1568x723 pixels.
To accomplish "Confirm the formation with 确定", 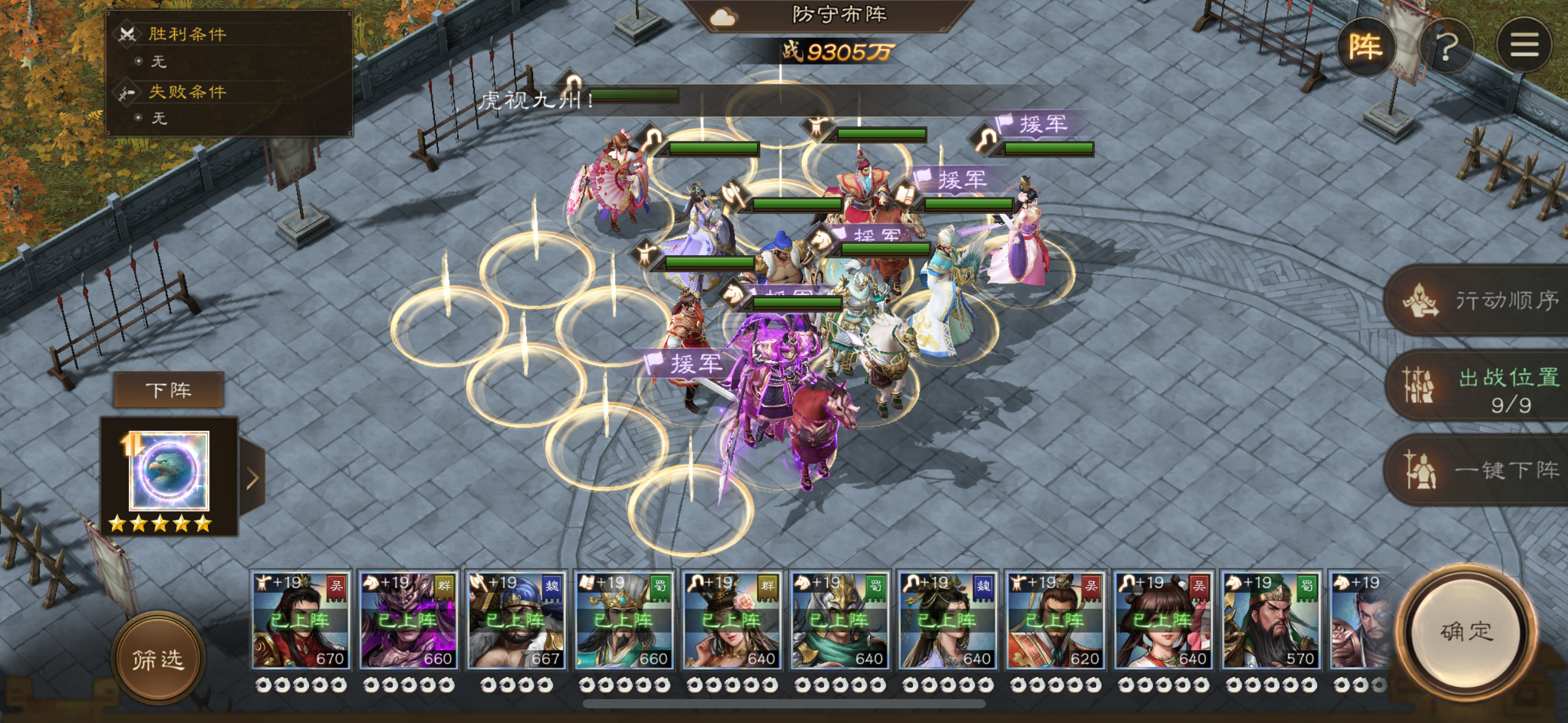I will (1466, 632).
